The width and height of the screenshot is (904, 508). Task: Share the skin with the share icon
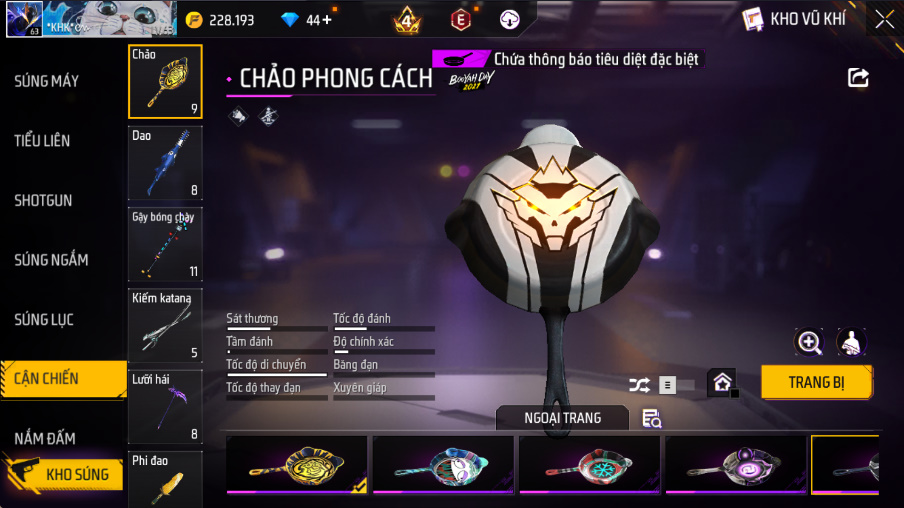coord(858,78)
